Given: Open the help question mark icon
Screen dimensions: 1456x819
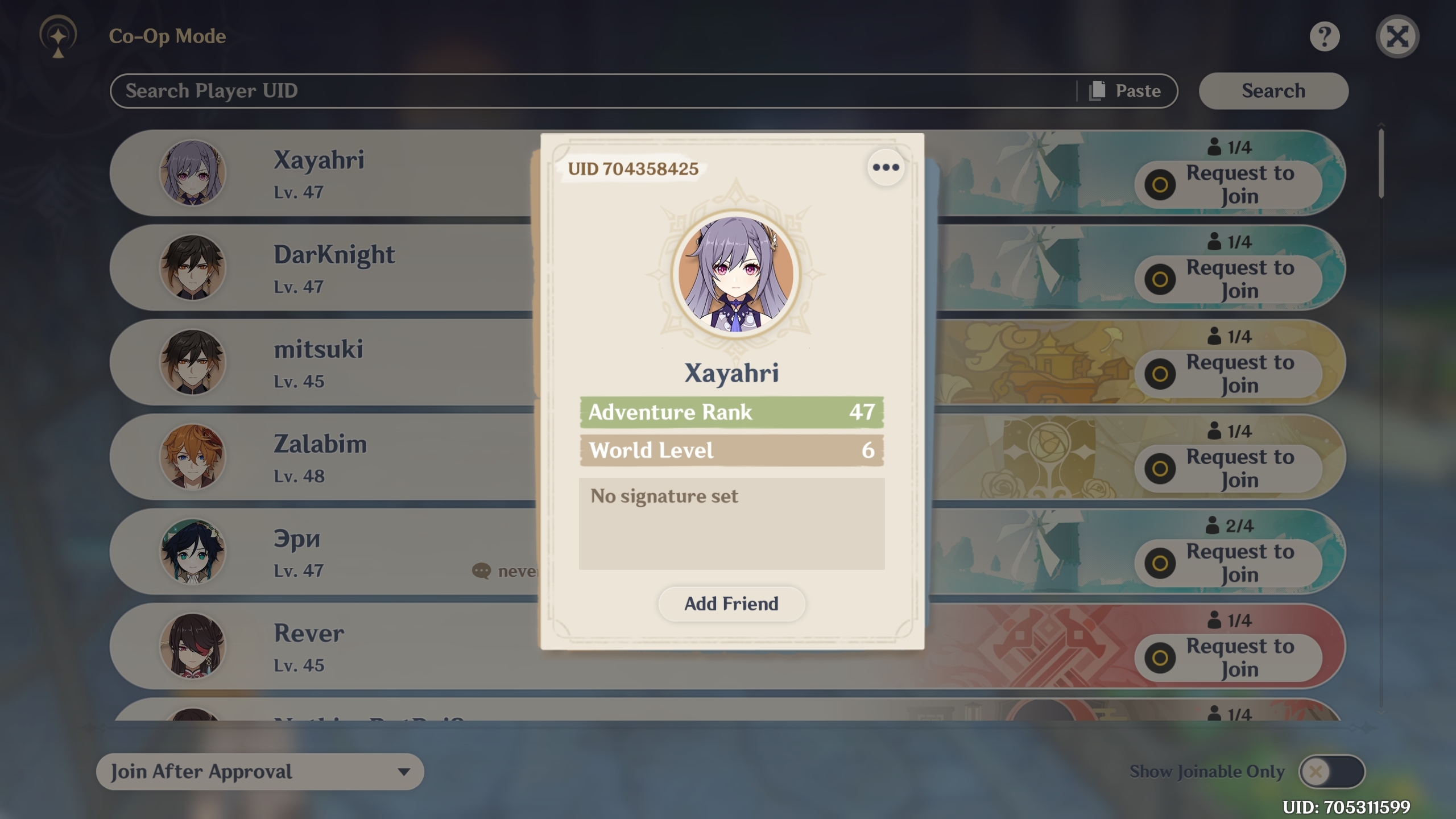Looking at the screenshot, I should (1325, 38).
